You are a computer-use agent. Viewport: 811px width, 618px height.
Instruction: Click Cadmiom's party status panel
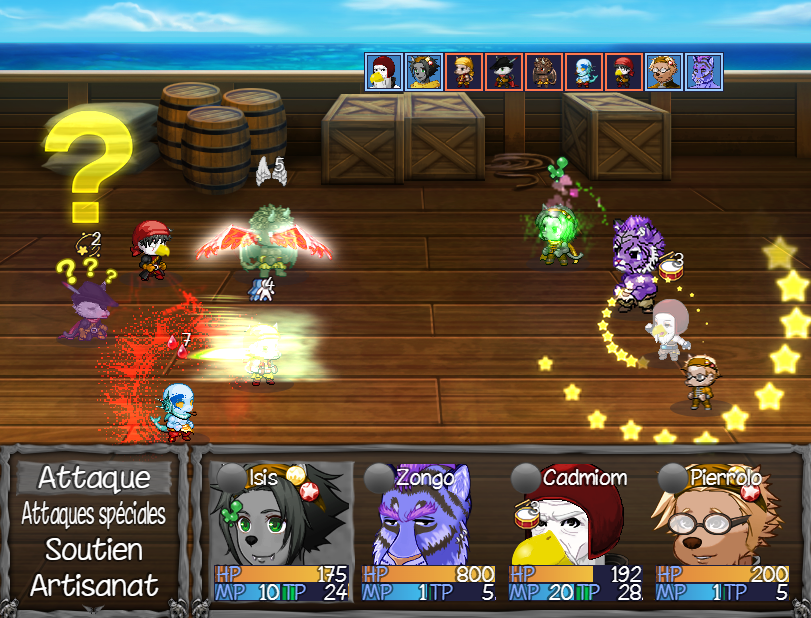tap(575, 531)
